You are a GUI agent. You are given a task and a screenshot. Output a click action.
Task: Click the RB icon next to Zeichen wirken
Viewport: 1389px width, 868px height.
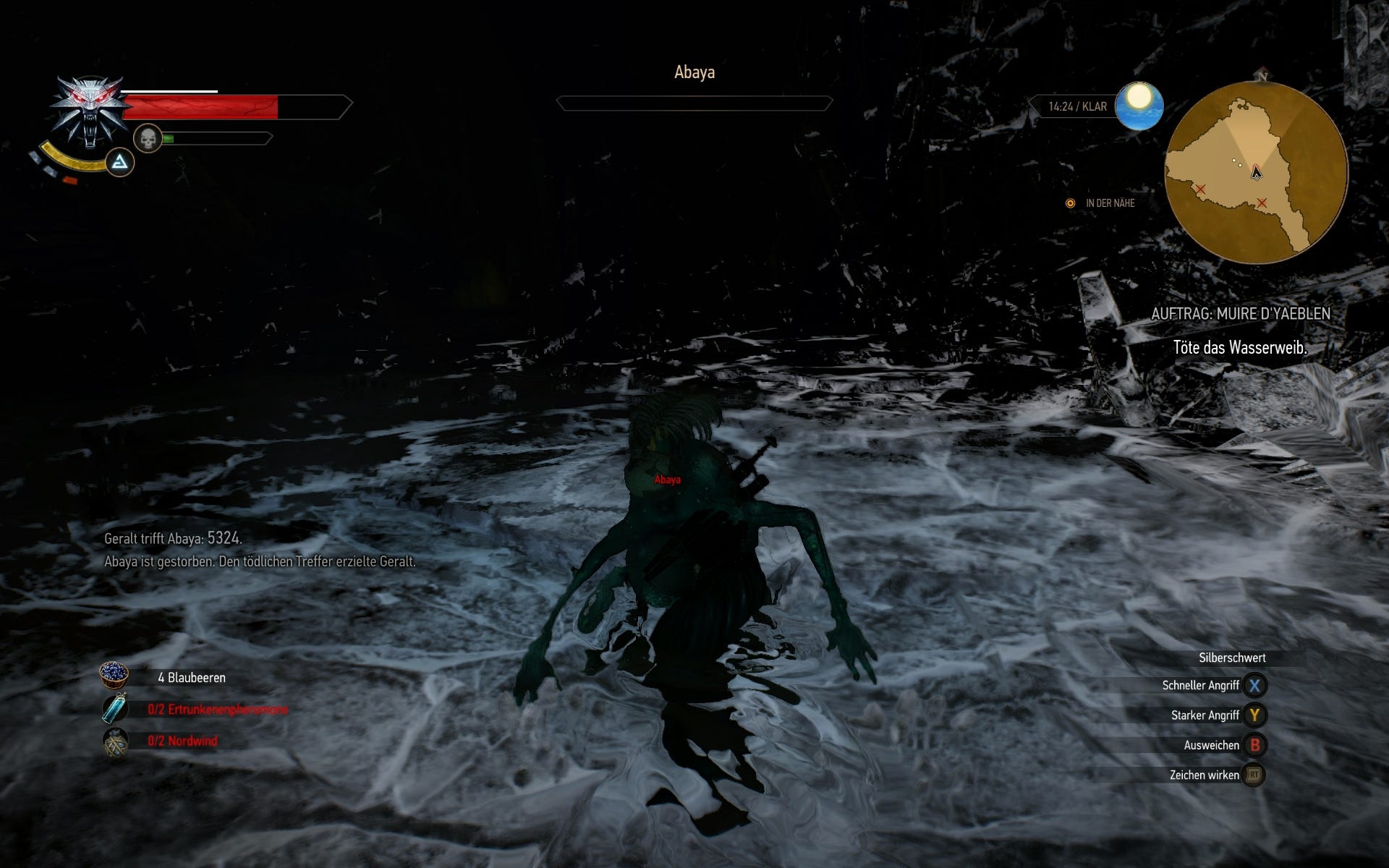[x=1255, y=775]
